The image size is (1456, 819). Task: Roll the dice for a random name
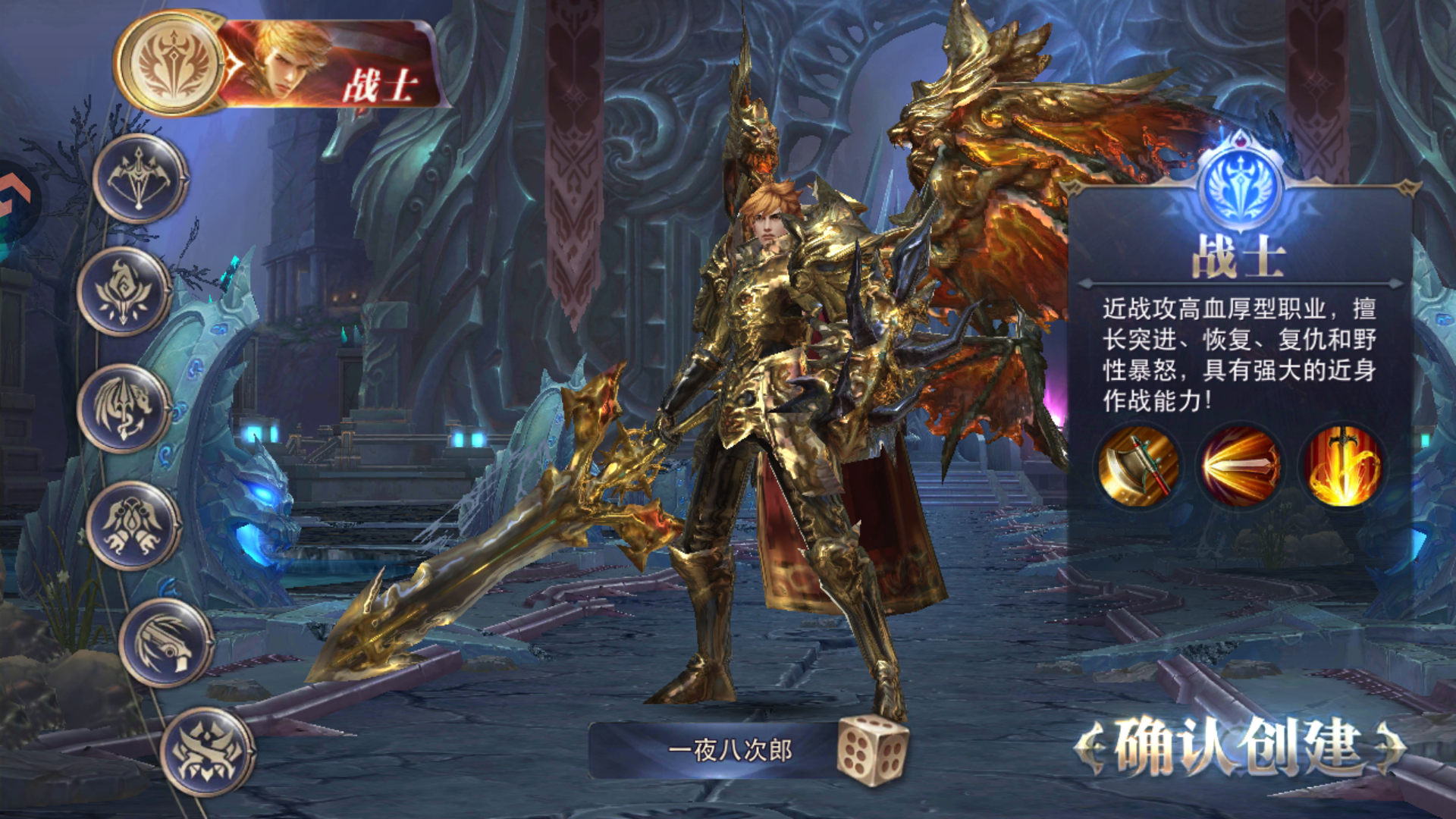click(872, 750)
